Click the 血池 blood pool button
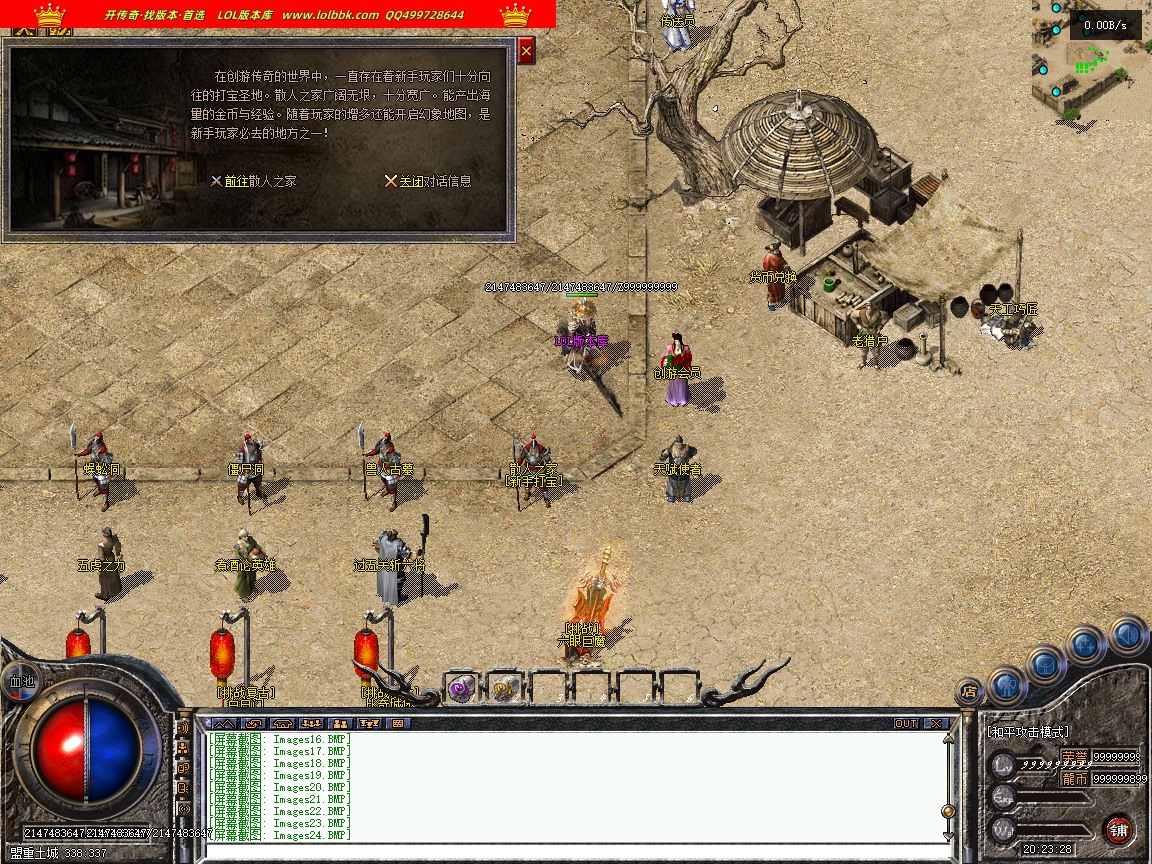1152x864 pixels. point(20,679)
